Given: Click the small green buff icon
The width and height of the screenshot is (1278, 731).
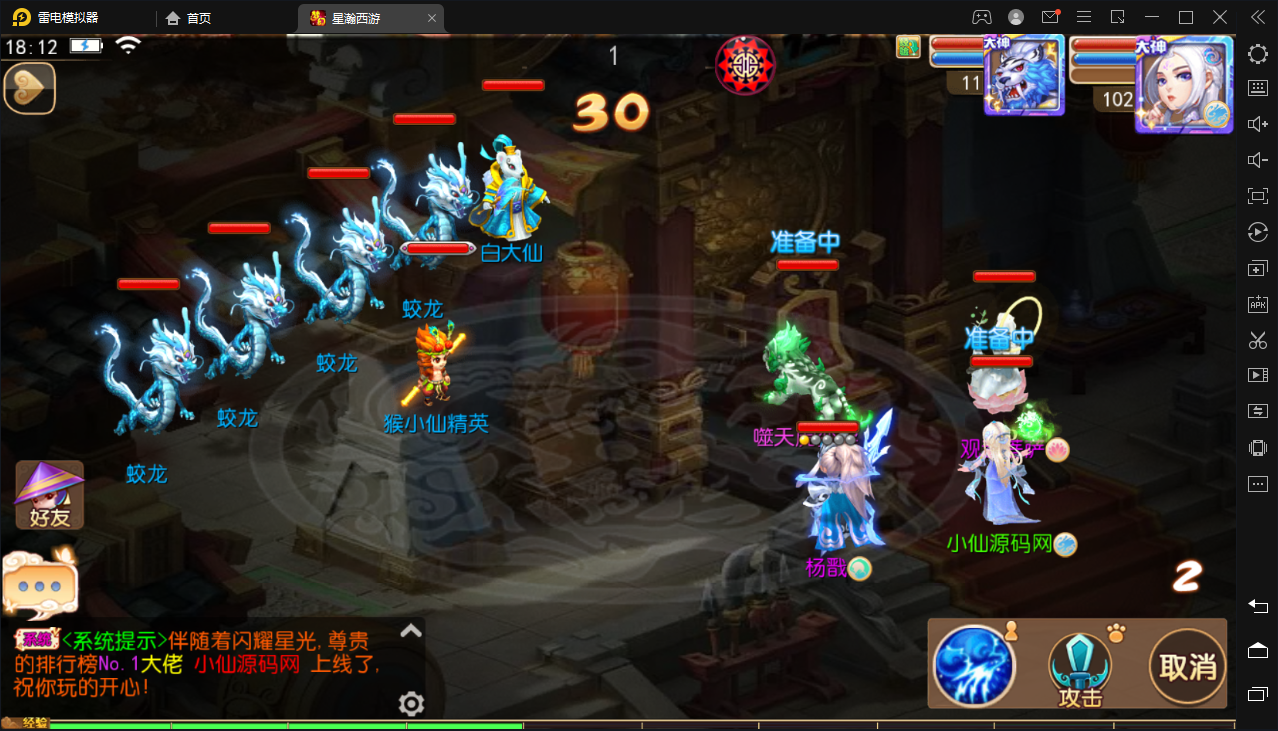Looking at the screenshot, I should pos(908,47).
